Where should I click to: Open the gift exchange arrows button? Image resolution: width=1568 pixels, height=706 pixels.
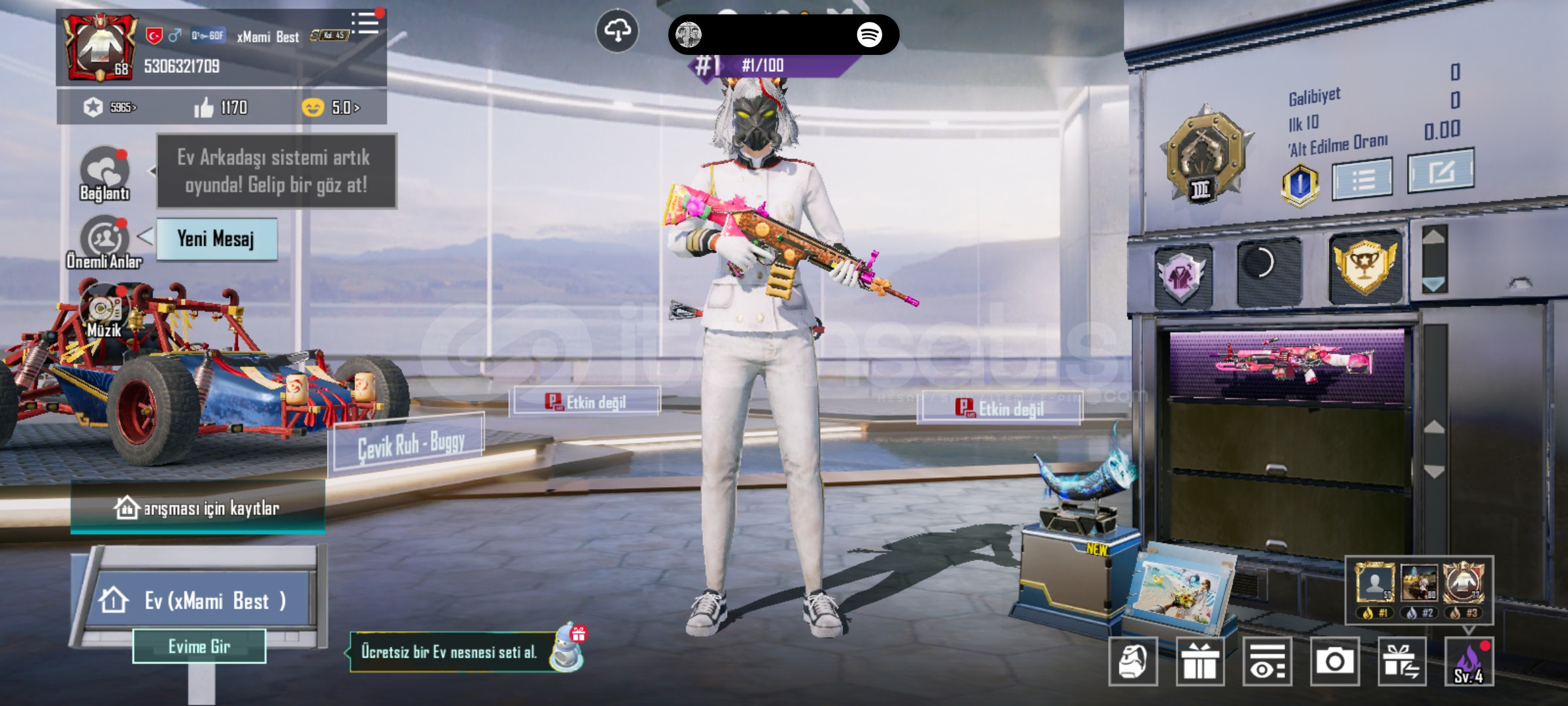1401,662
